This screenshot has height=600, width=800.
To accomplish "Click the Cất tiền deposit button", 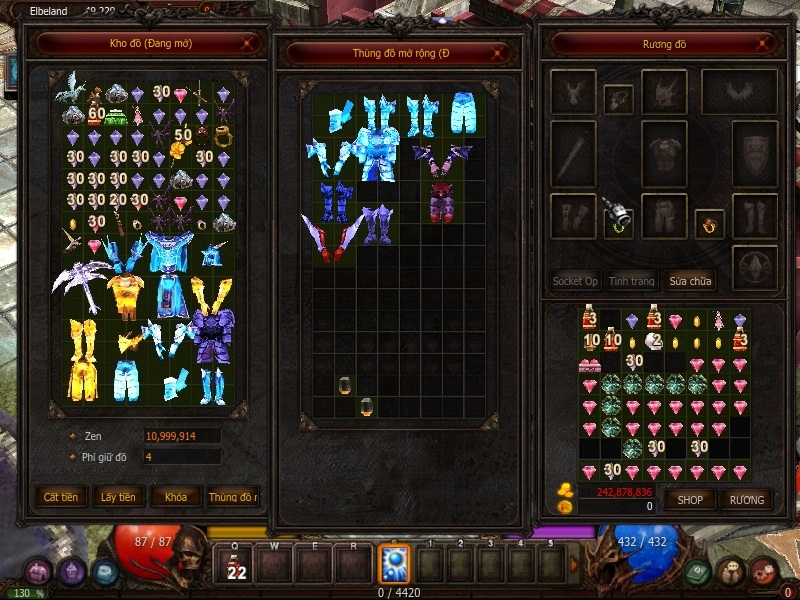I will tap(62, 496).
